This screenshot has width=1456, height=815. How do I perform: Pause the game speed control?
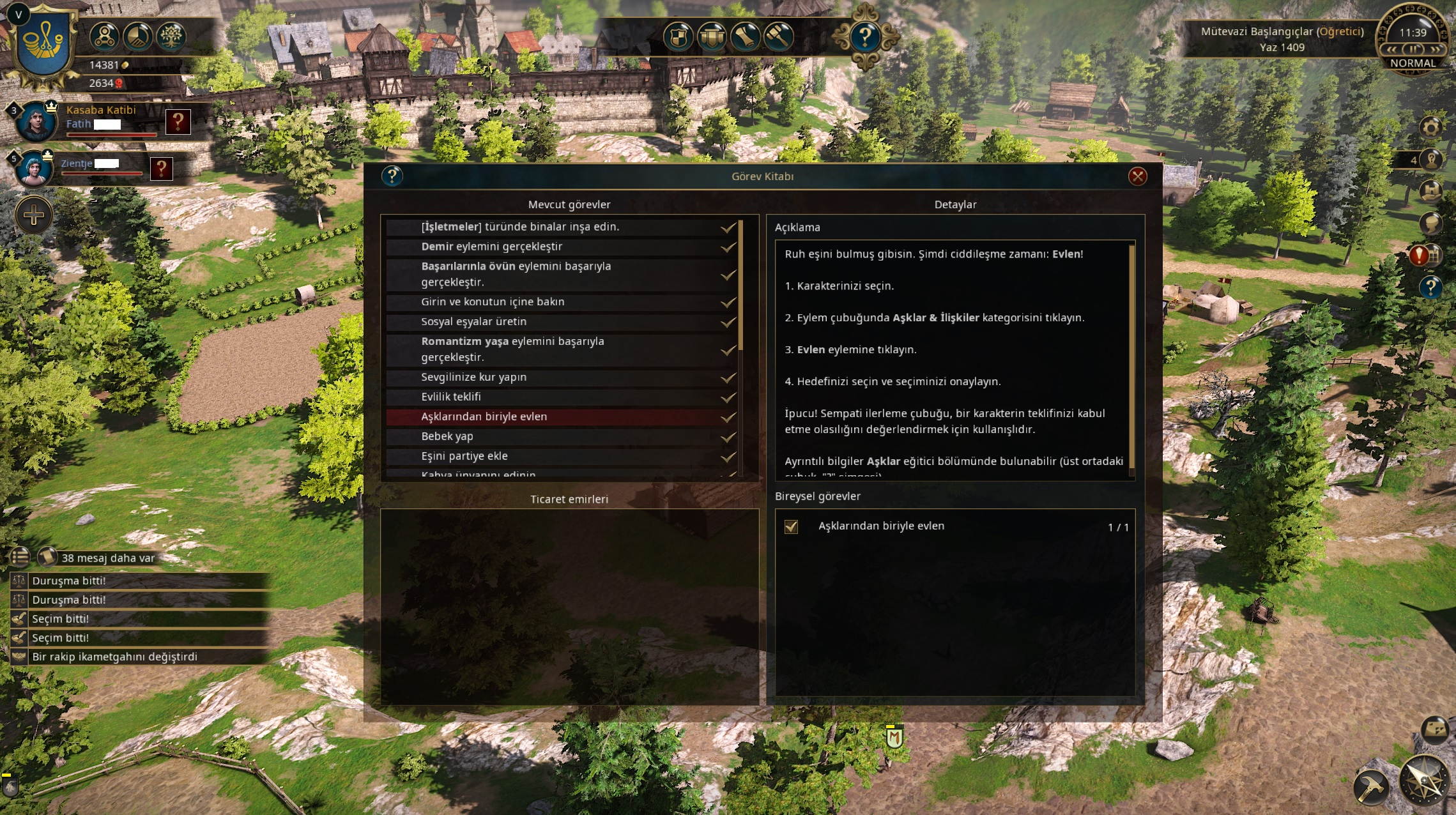[x=1413, y=49]
